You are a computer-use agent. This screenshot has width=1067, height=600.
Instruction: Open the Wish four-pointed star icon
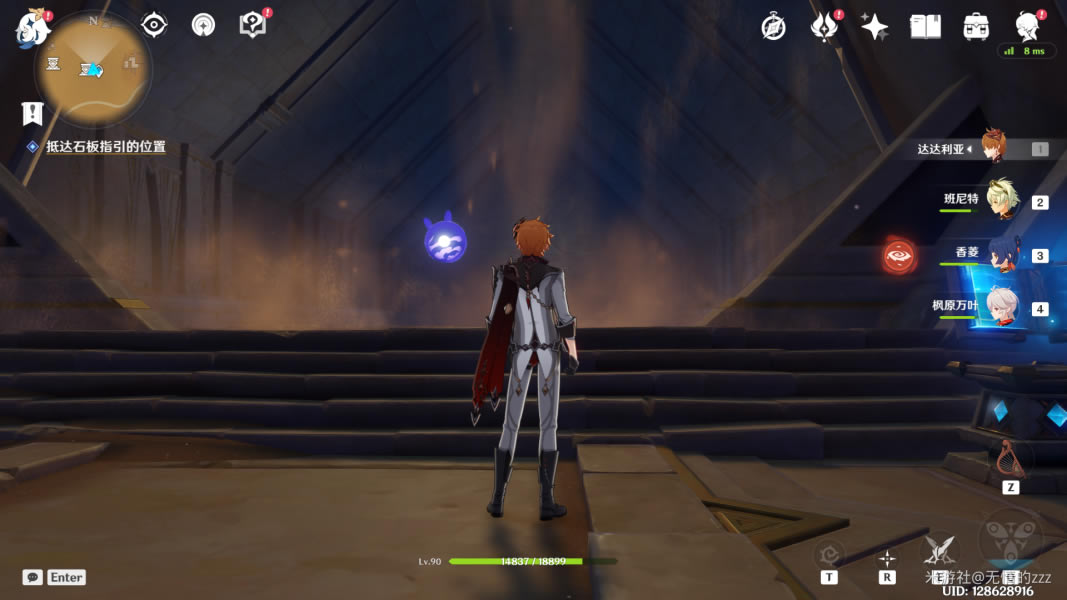(x=874, y=27)
